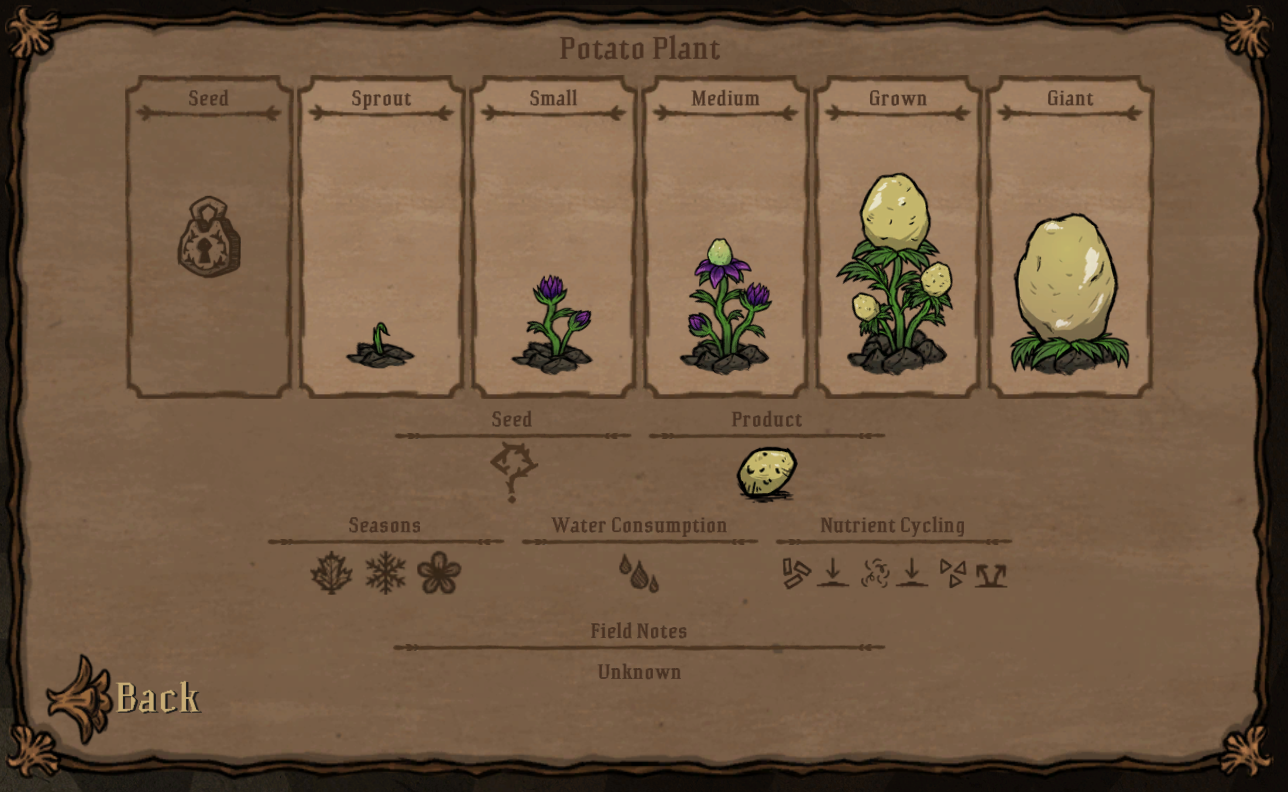Select the potato Product illustration
This screenshot has height=792, width=1288.
pos(765,472)
